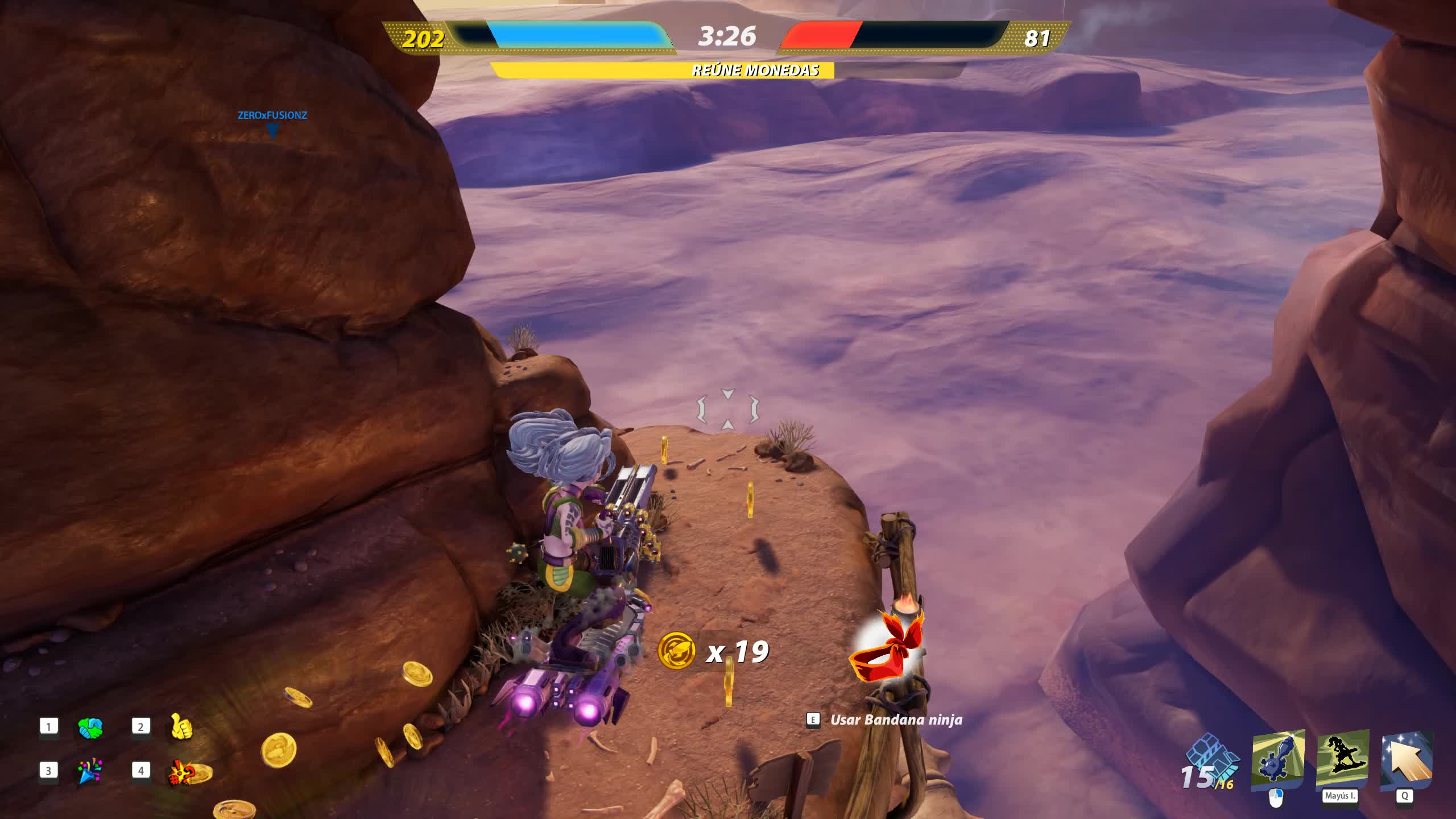Use the yellow thumbs-up emote
This screenshot has width=1456, height=819.
pos(181,727)
